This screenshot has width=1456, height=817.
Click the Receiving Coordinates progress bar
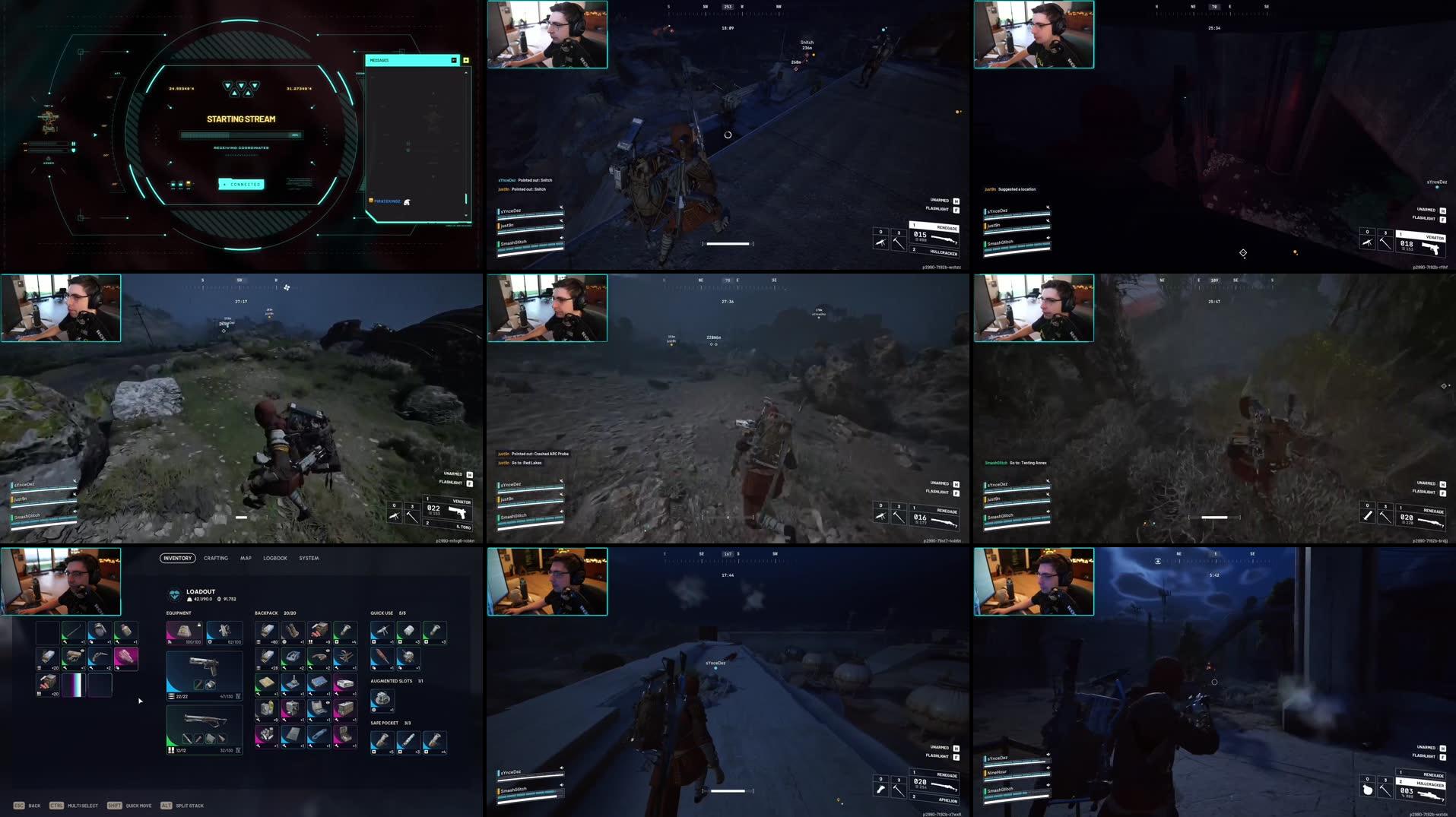[x=239, y=134]
